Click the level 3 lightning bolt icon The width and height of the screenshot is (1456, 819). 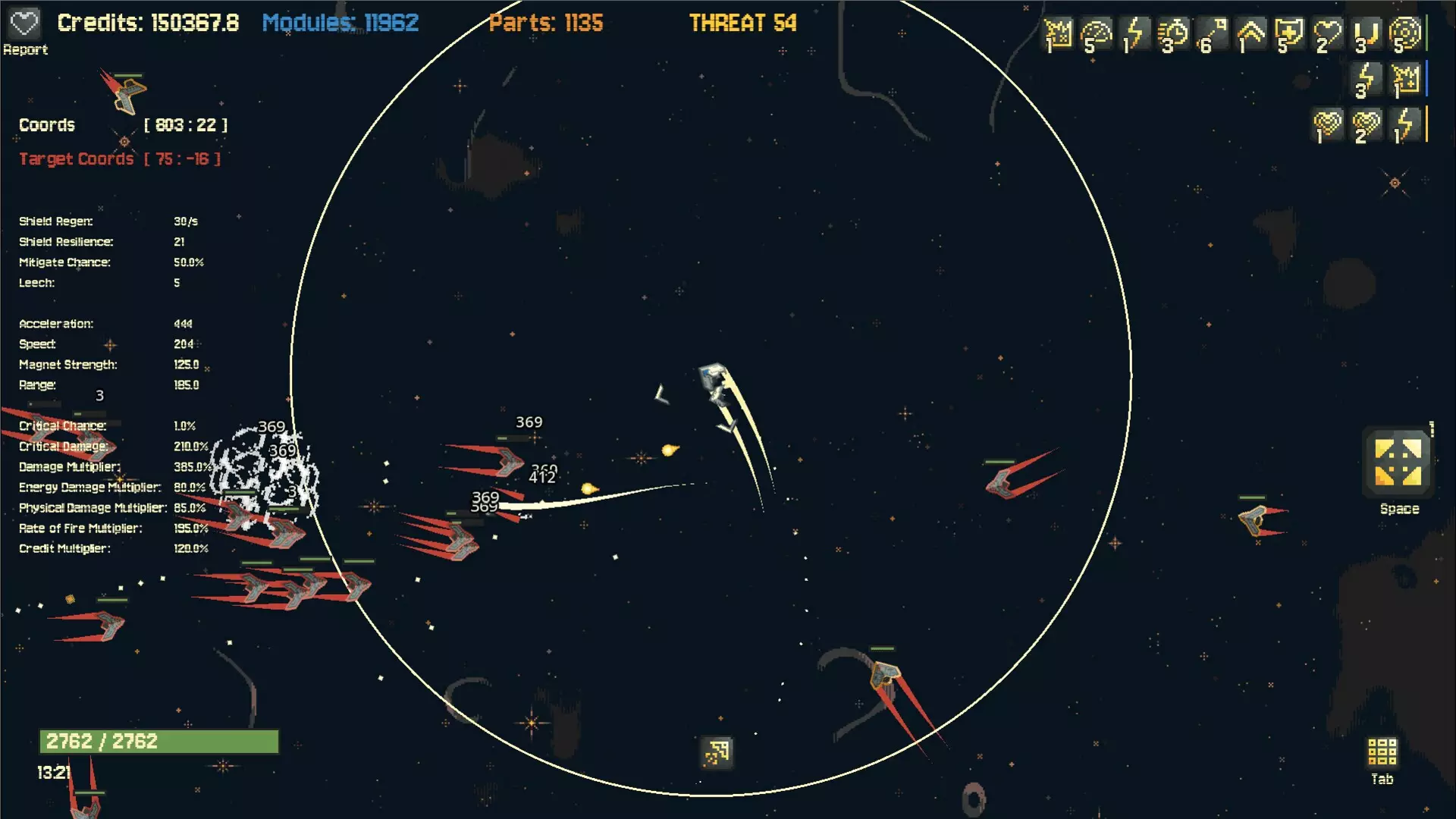[x=1367, y=80]
